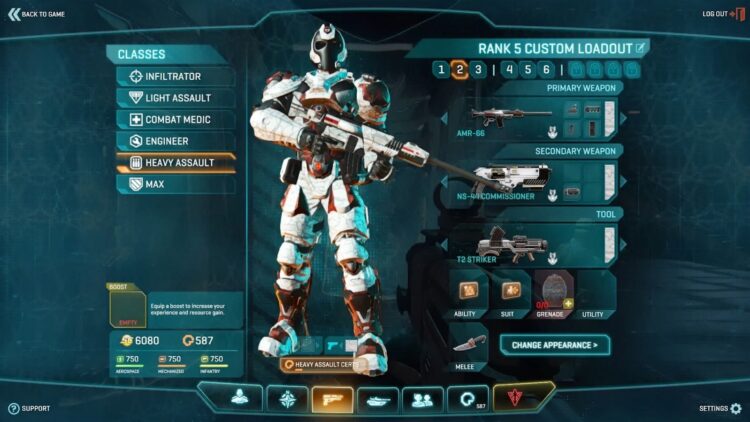The height and width of the screenshot is (422, 750).
Task: Select loadout slot 3
Action: [x=478, y=69]
